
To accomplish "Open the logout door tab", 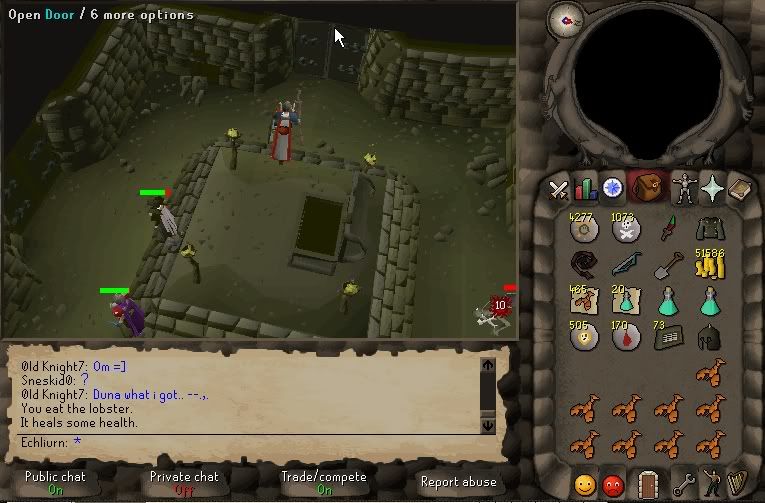I will click(x=648, y=485).
